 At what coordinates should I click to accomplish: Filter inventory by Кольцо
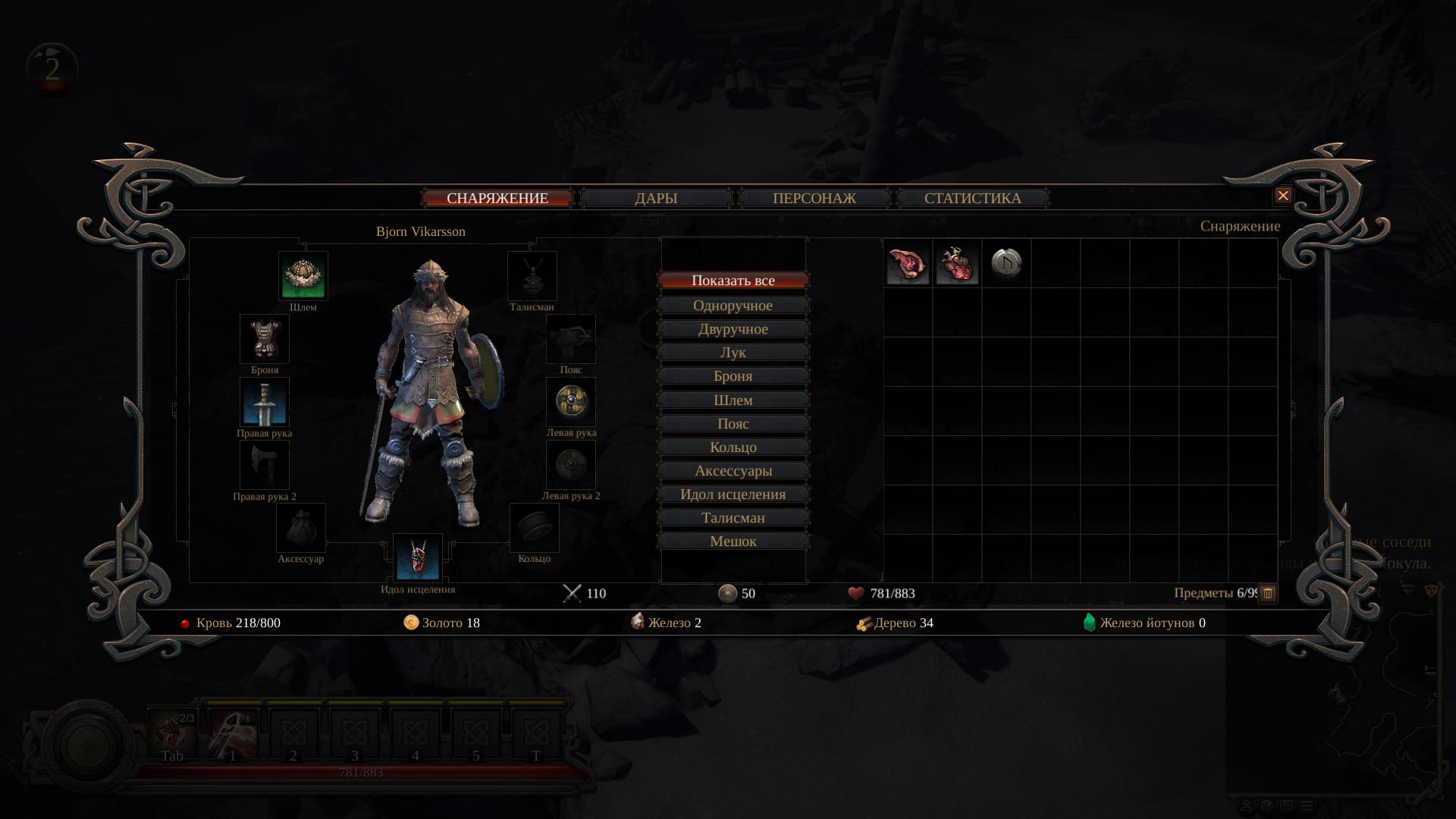(733, 447)
